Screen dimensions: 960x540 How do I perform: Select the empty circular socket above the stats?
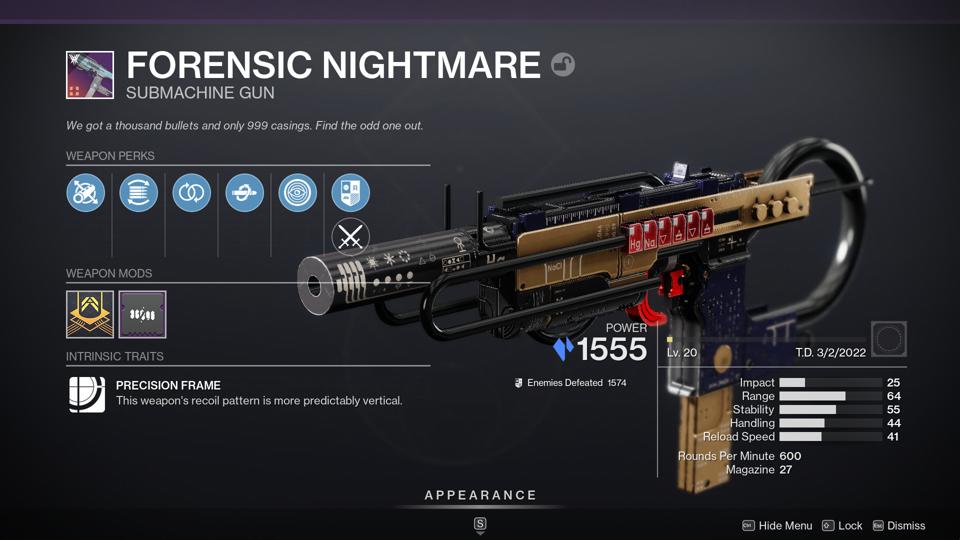889,339
